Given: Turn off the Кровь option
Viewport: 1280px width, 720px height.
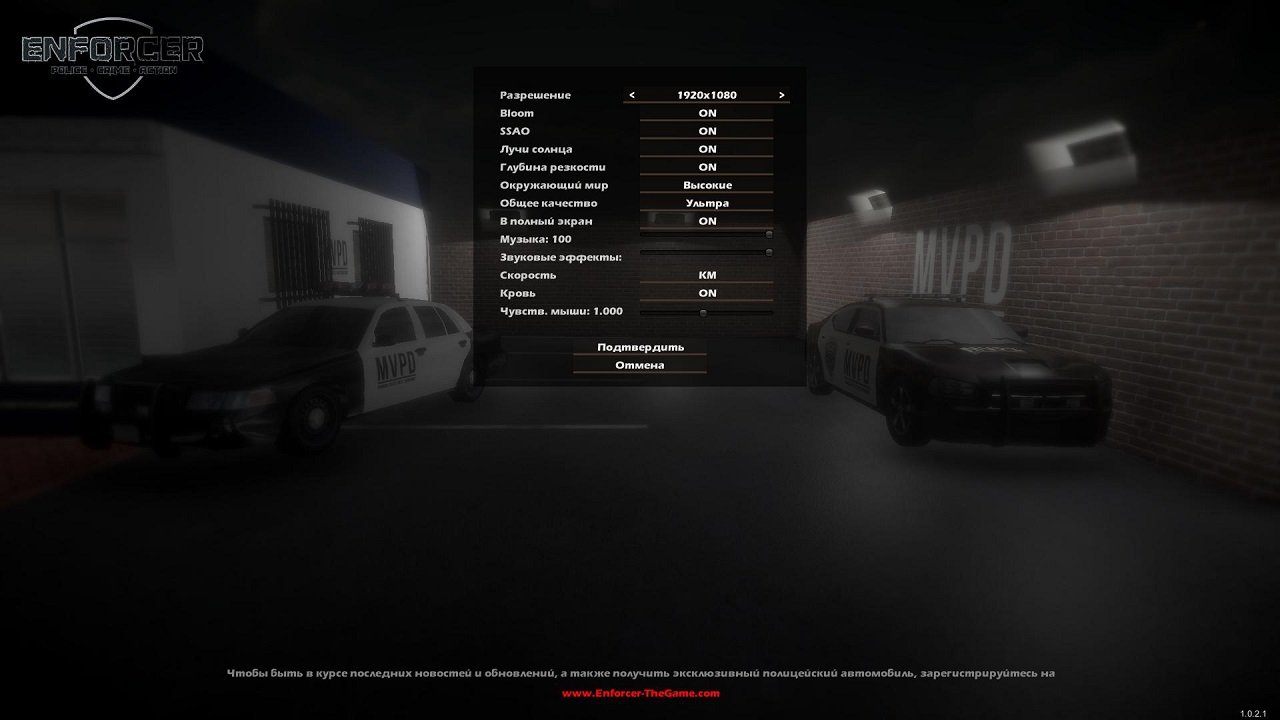Looking at the screenshot, I should tap(706, 292).
